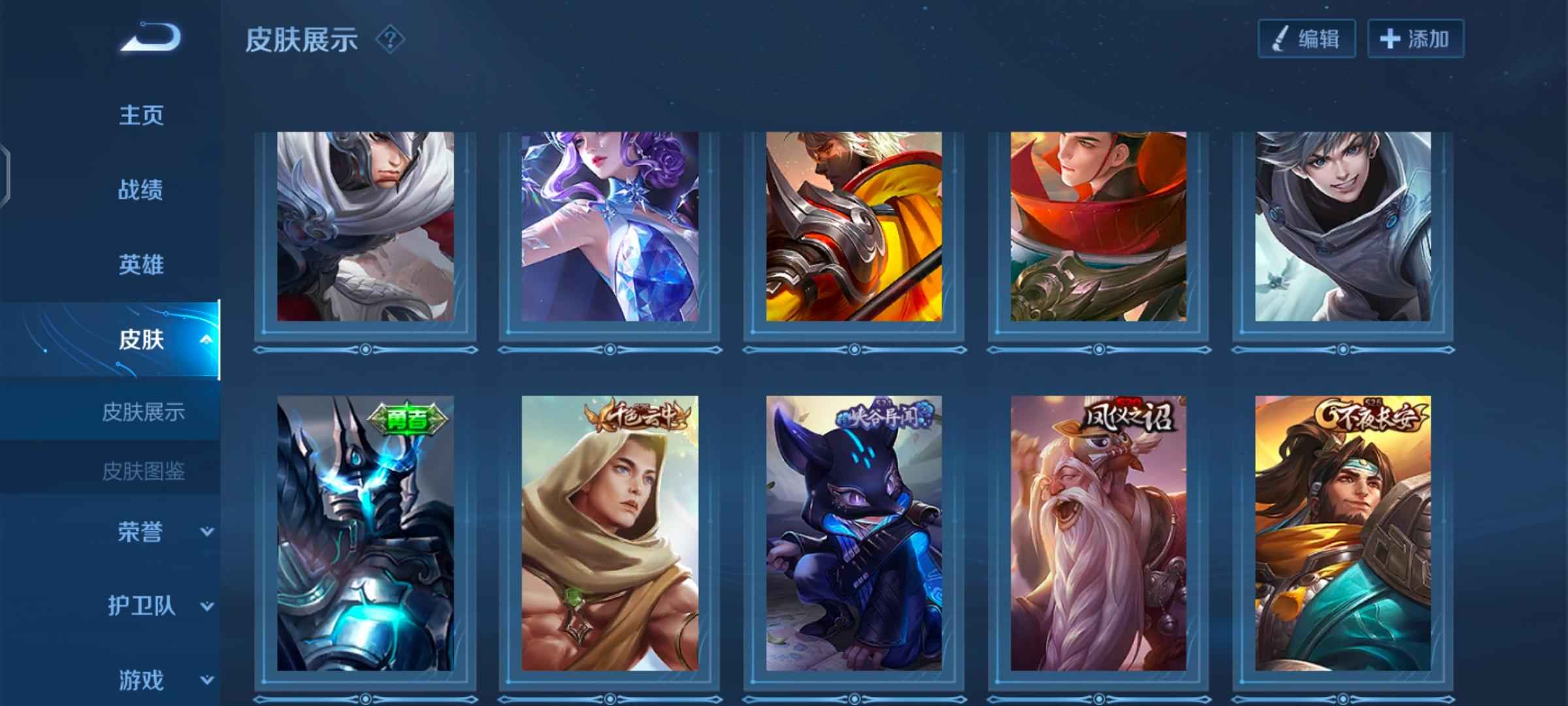
Task: Choose the silver-haired hooded boy skin card
Action: click(x=1343, y=226)
